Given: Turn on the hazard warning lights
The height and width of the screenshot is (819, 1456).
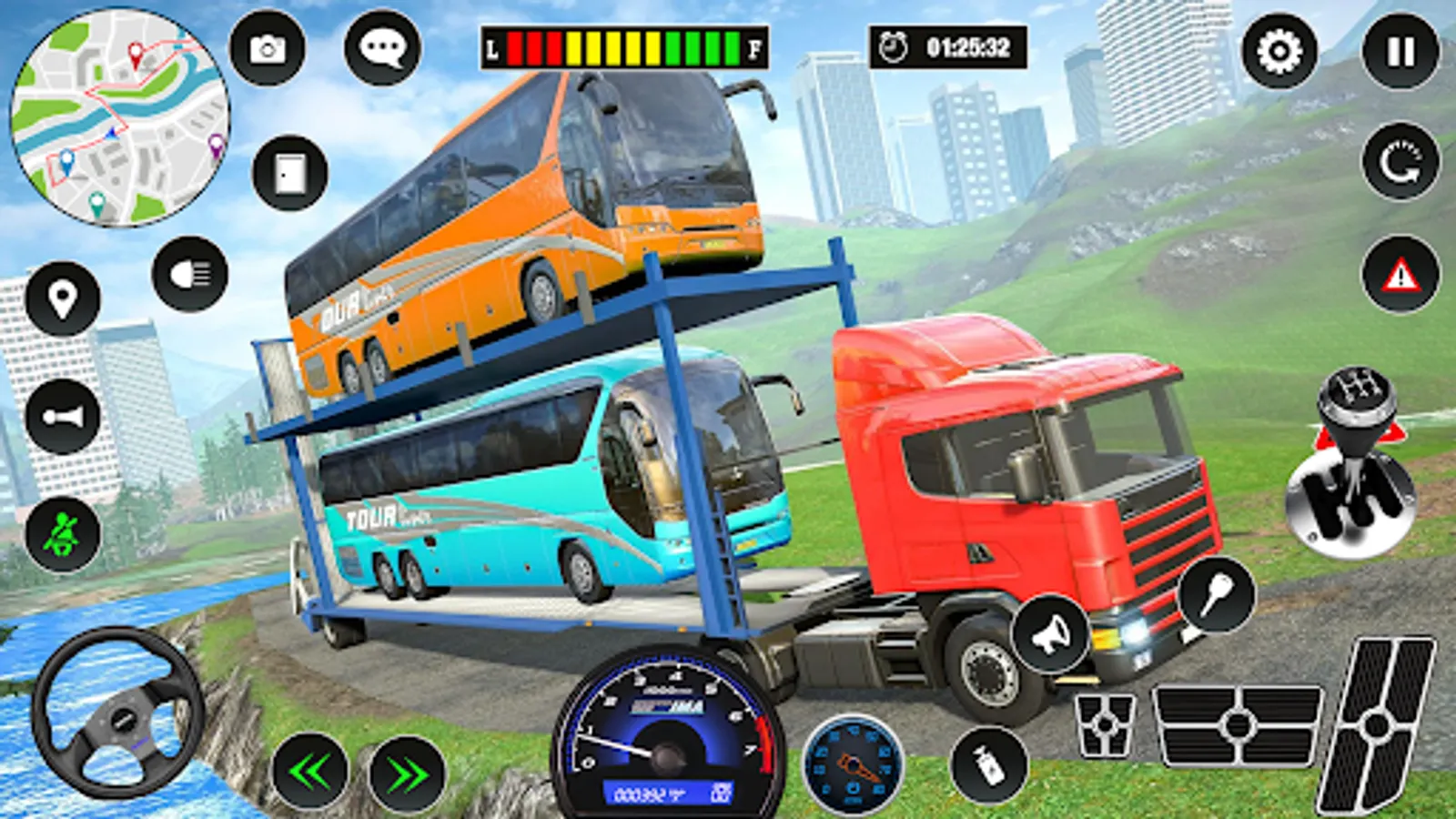Looking at the screenshot, I should point(1400,275).
